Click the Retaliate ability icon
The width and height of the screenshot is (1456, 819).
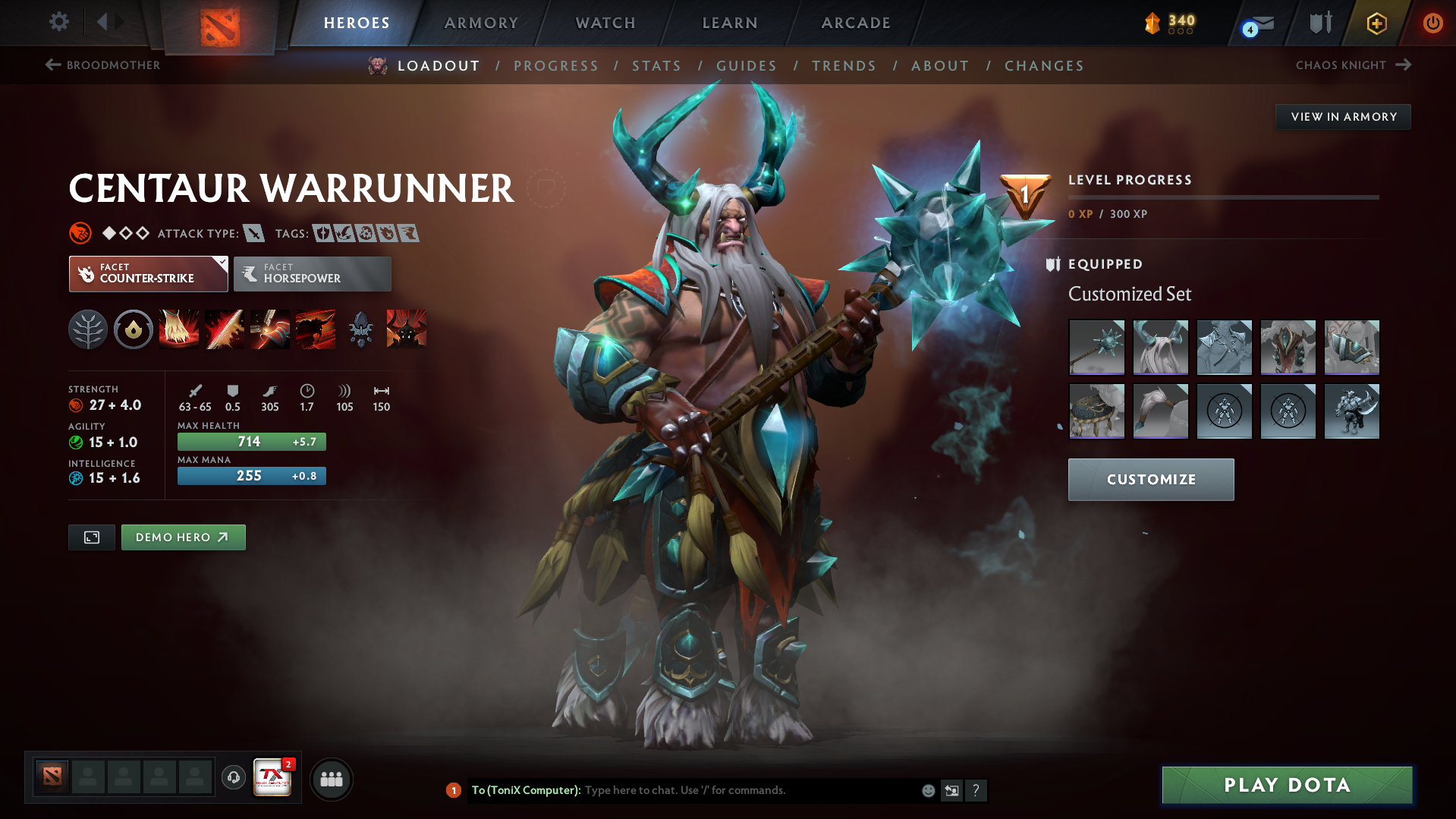(270, 329)
